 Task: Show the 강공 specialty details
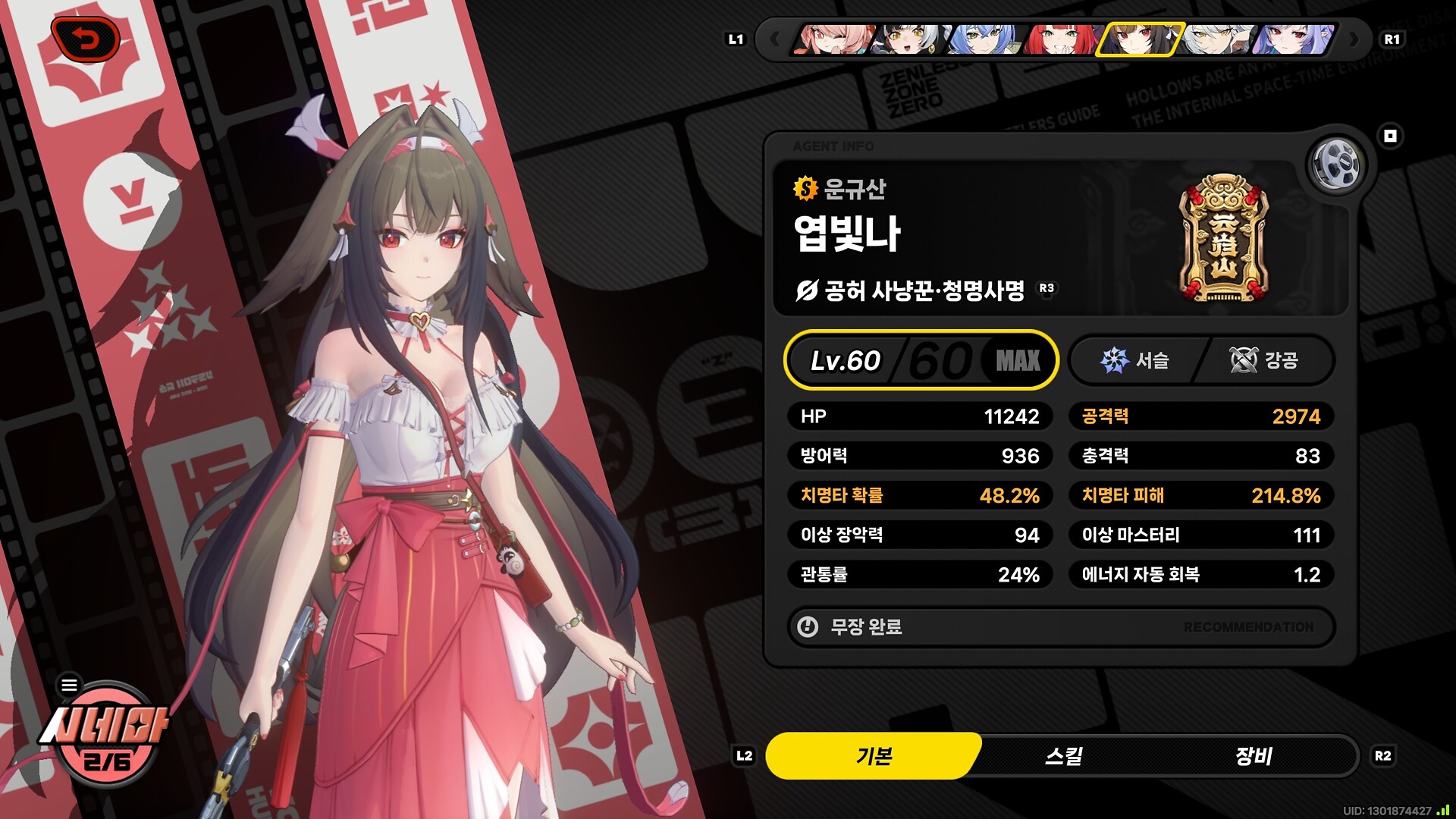pyautogui.click(x=1264, y=360)
